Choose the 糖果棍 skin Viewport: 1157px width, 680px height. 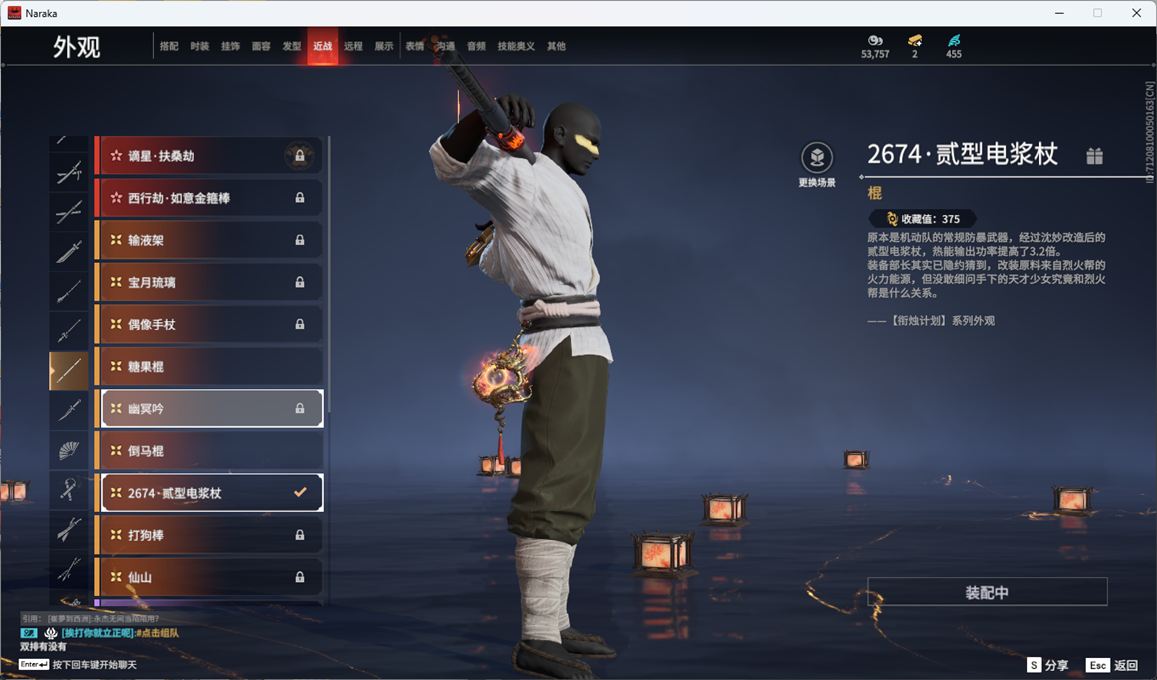click(208, 367)
